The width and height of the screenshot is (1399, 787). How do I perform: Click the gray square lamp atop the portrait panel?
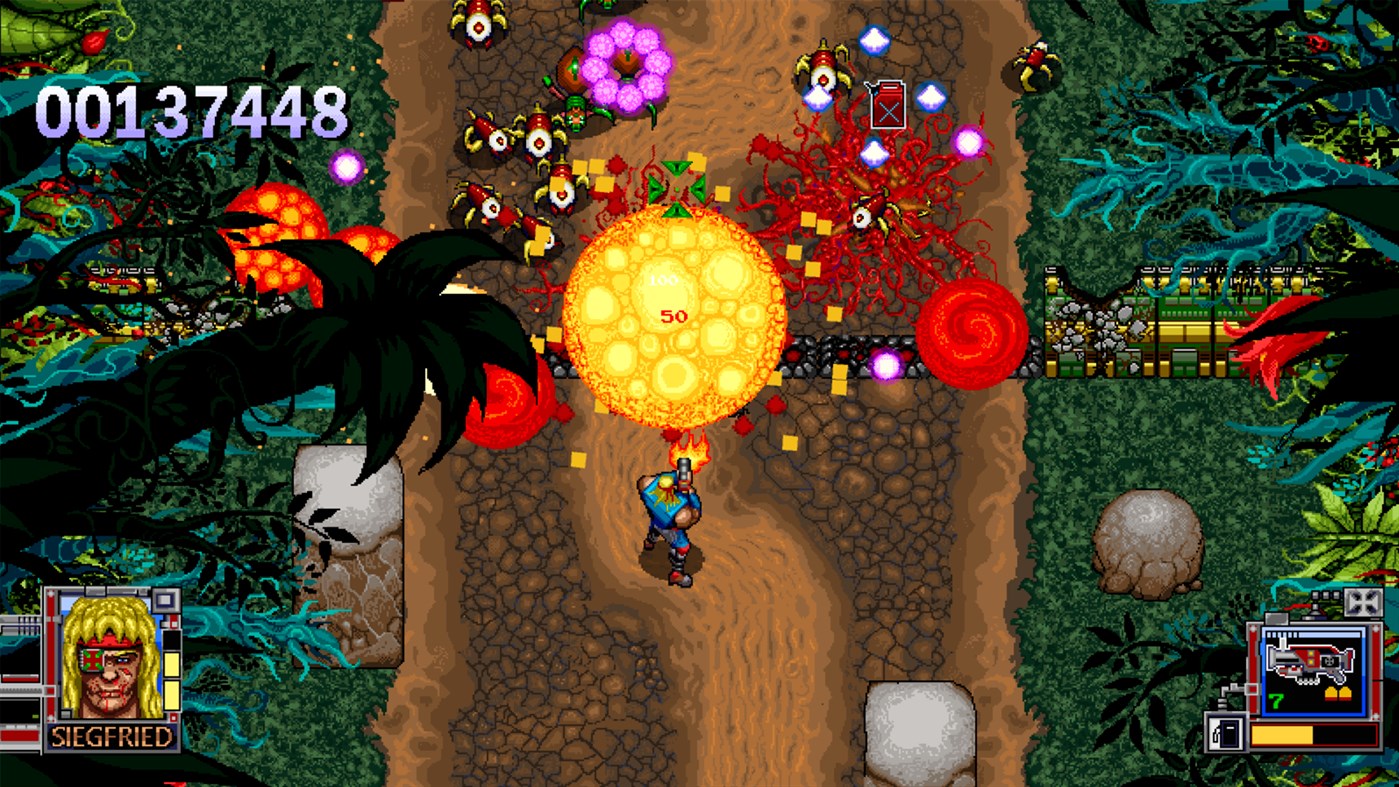[166, 602]
